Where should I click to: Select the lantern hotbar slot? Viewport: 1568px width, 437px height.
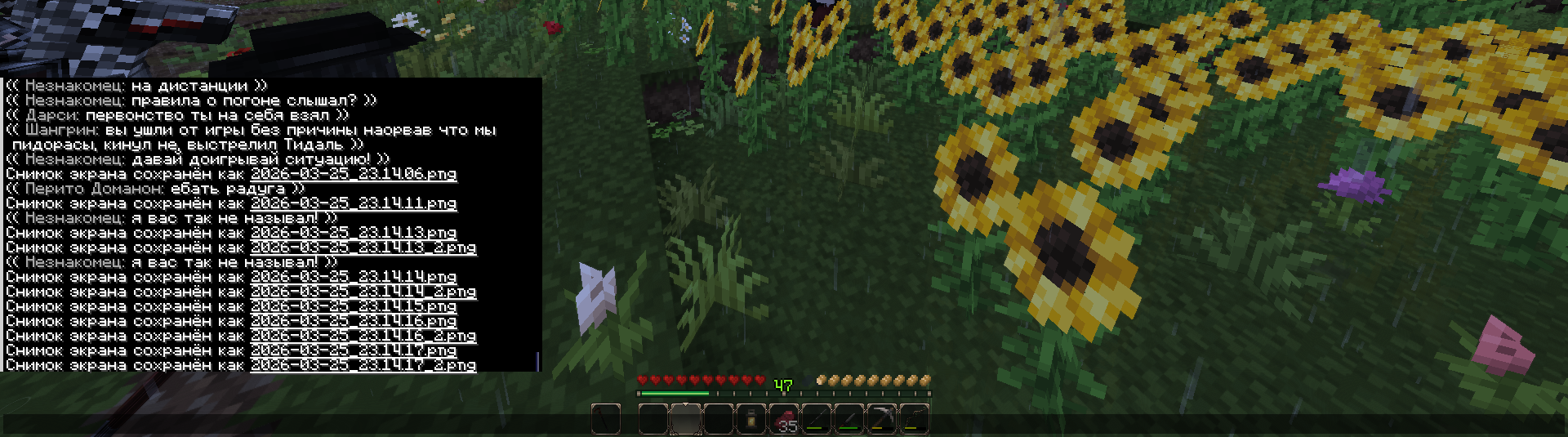click(751, 419)
